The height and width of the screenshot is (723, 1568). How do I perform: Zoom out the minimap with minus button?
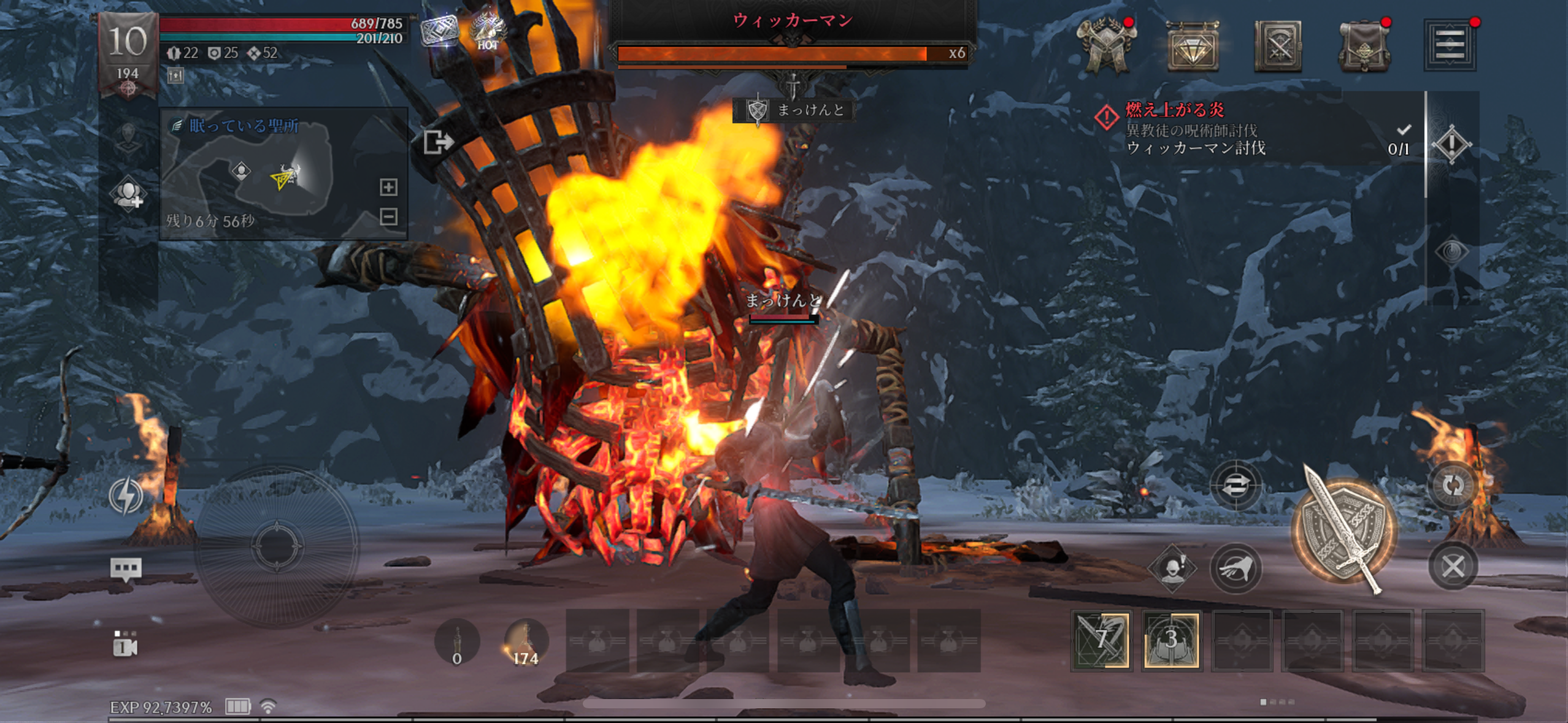[388, 216]
